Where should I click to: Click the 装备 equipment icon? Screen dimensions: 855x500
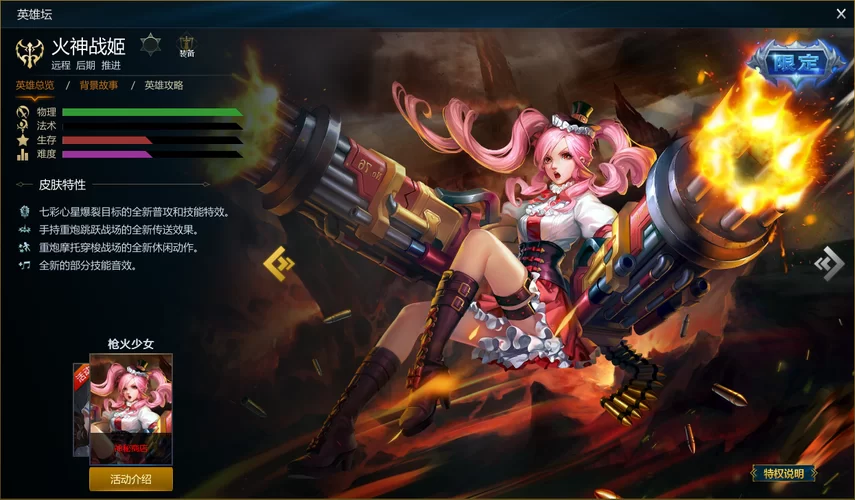(186, 46)
